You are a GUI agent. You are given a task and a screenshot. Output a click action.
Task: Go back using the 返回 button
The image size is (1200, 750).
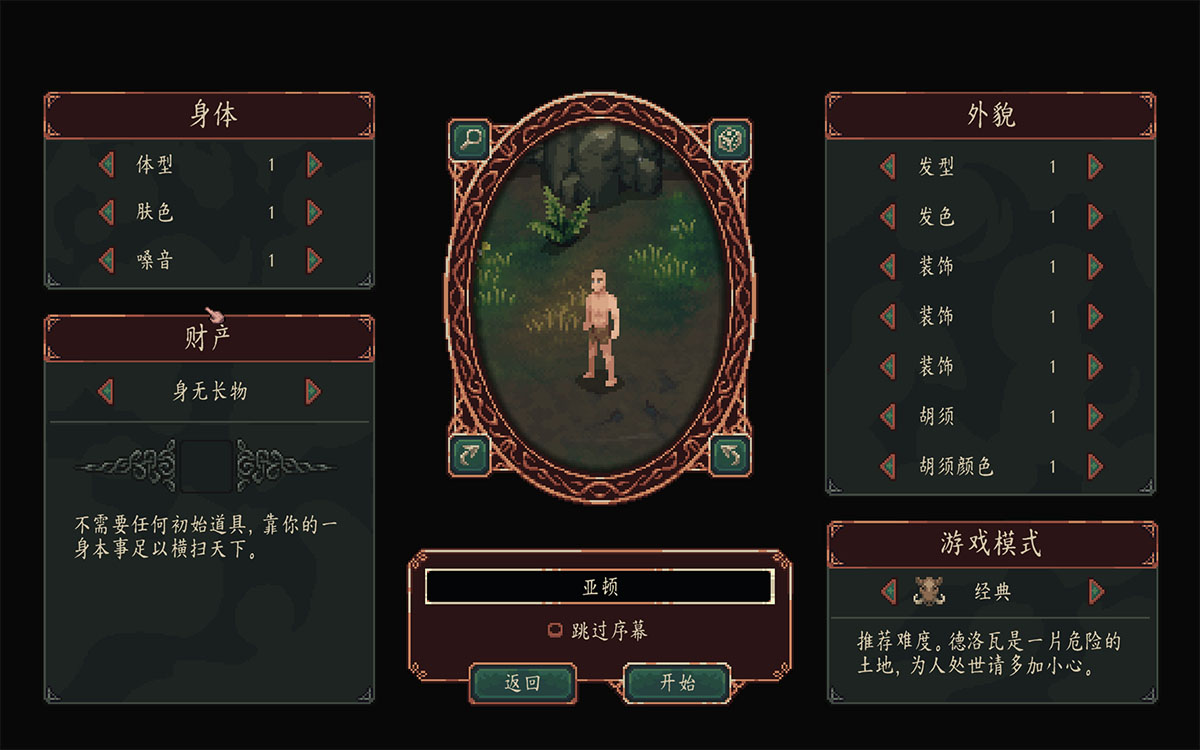522,683
